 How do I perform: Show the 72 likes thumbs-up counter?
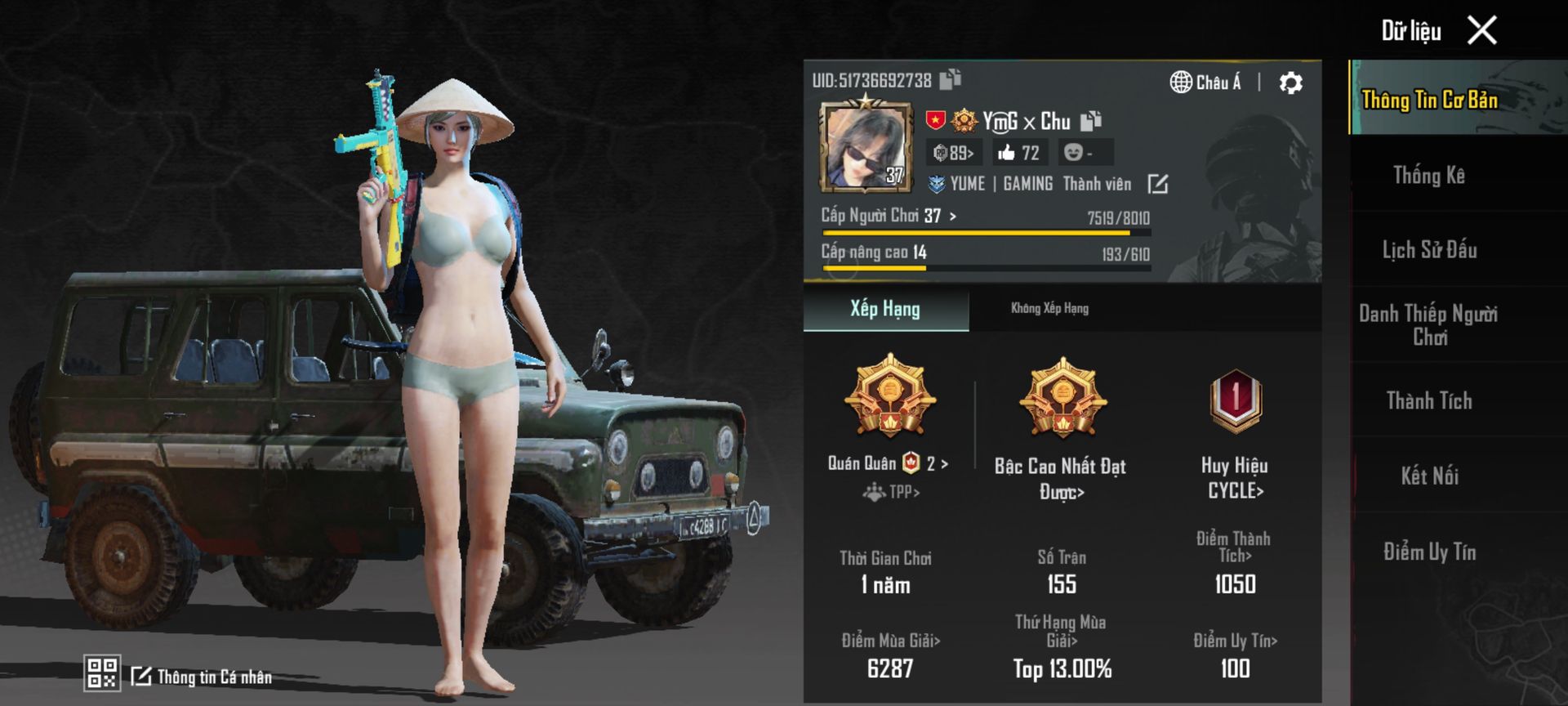[x=1018, y=153]
